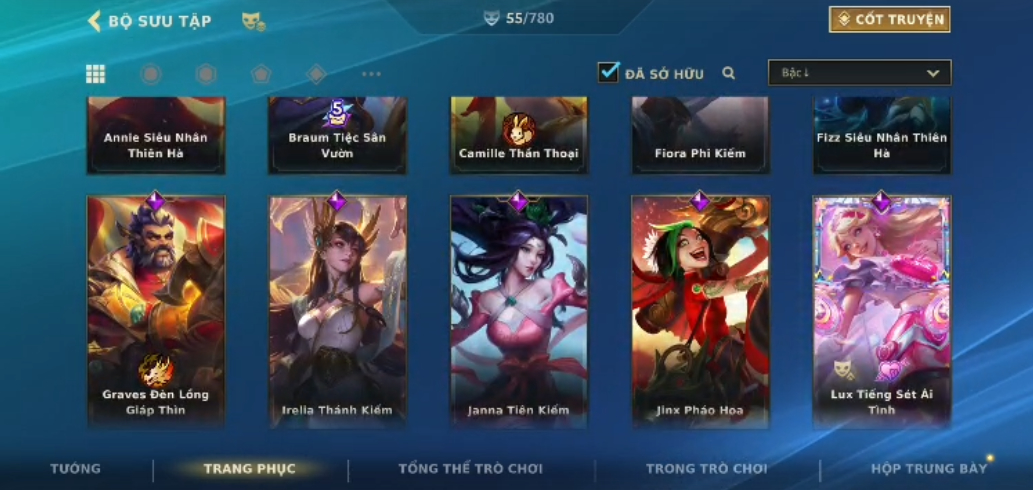Image resolution: width=1033 pixels, height=490 pixels.
Task: Select the Graves Đèn Lồng Giáp Thìn skin
Action: coord(156,310)
